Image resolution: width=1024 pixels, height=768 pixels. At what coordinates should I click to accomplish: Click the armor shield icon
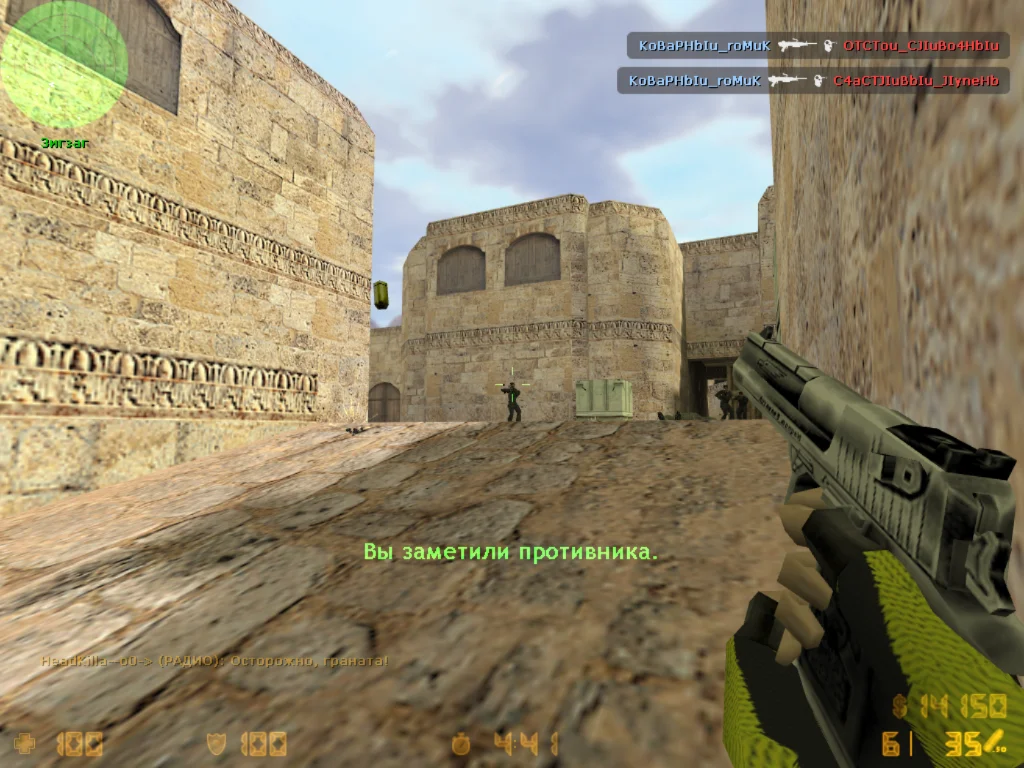click(x=215, y=744)
